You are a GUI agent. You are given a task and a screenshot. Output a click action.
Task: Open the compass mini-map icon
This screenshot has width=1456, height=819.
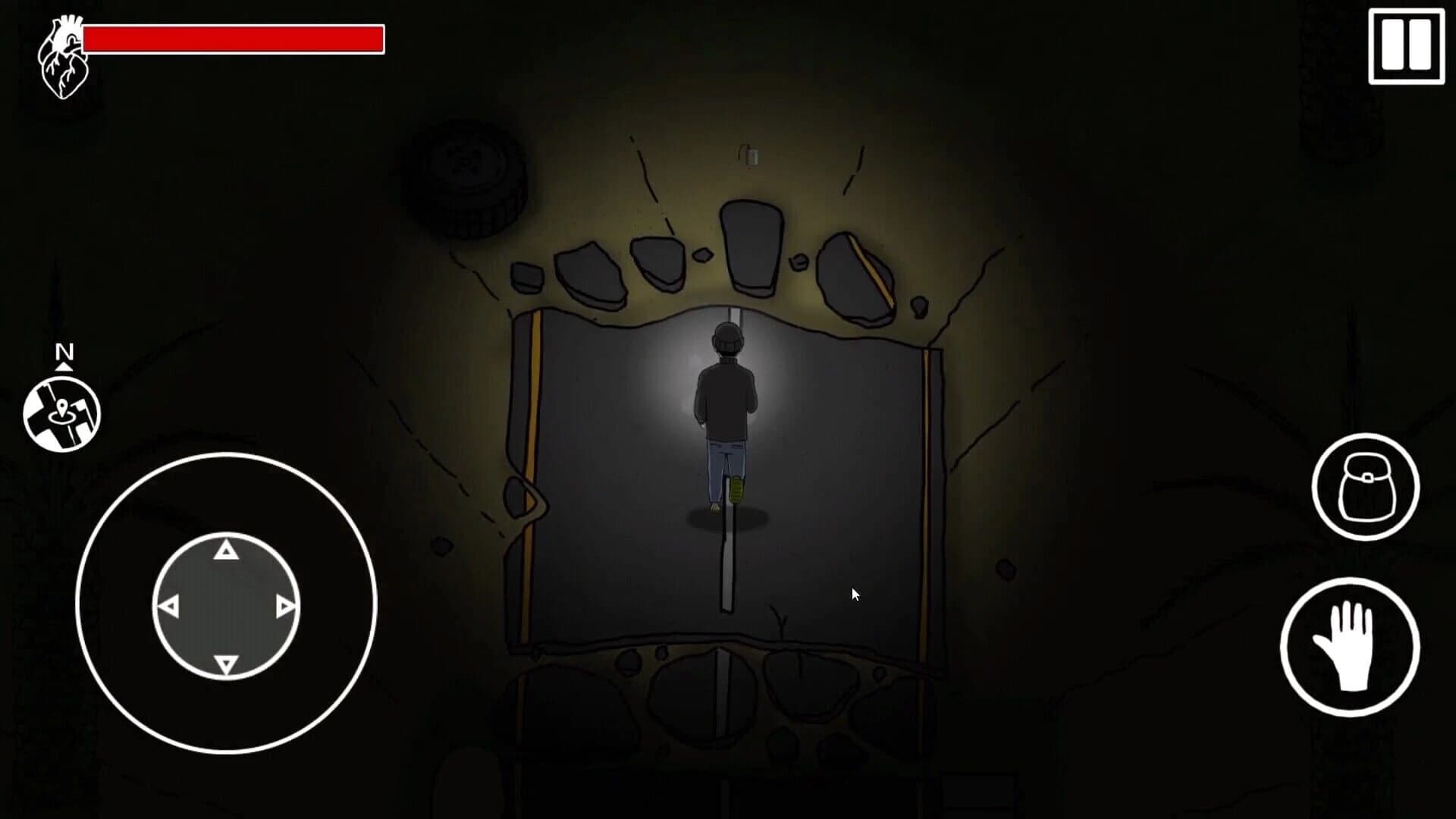(64, 410)
